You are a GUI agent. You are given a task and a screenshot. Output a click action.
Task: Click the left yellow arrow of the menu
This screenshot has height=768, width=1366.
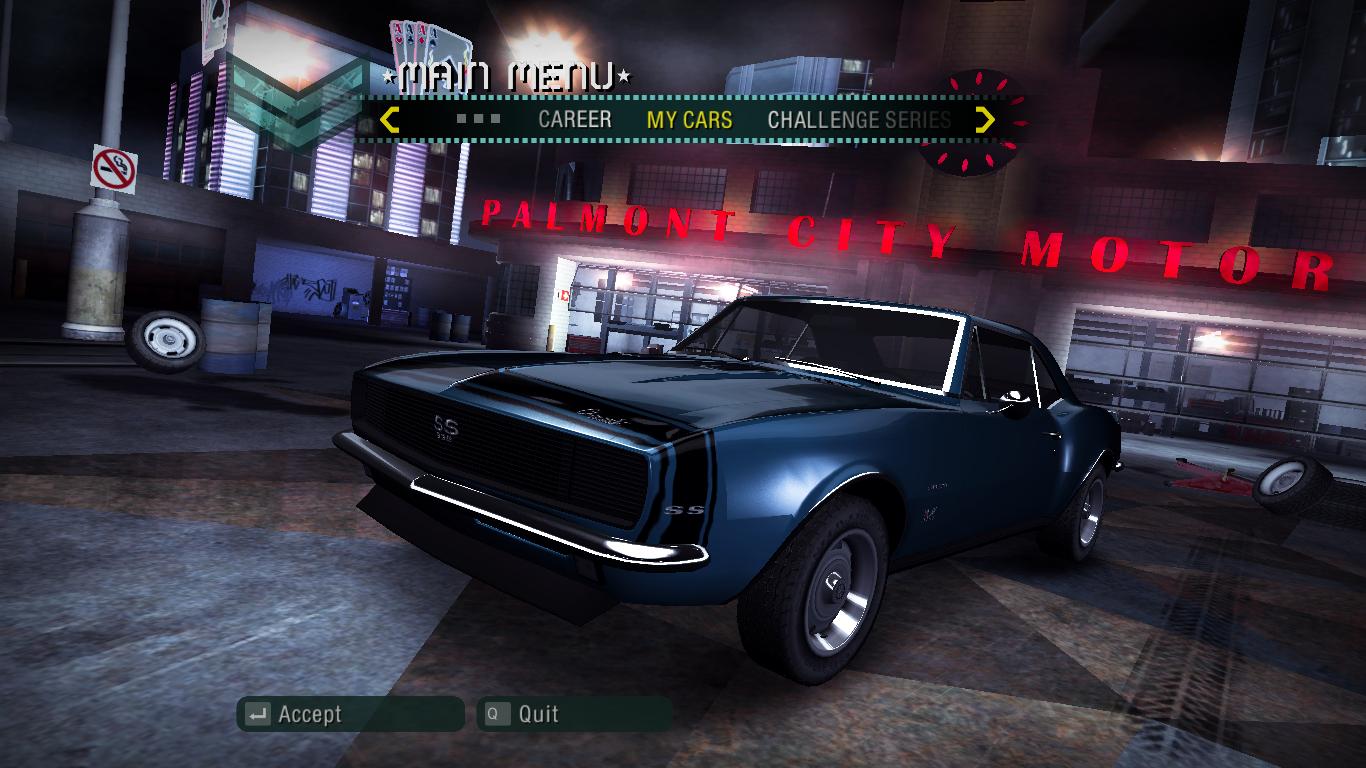390,120
